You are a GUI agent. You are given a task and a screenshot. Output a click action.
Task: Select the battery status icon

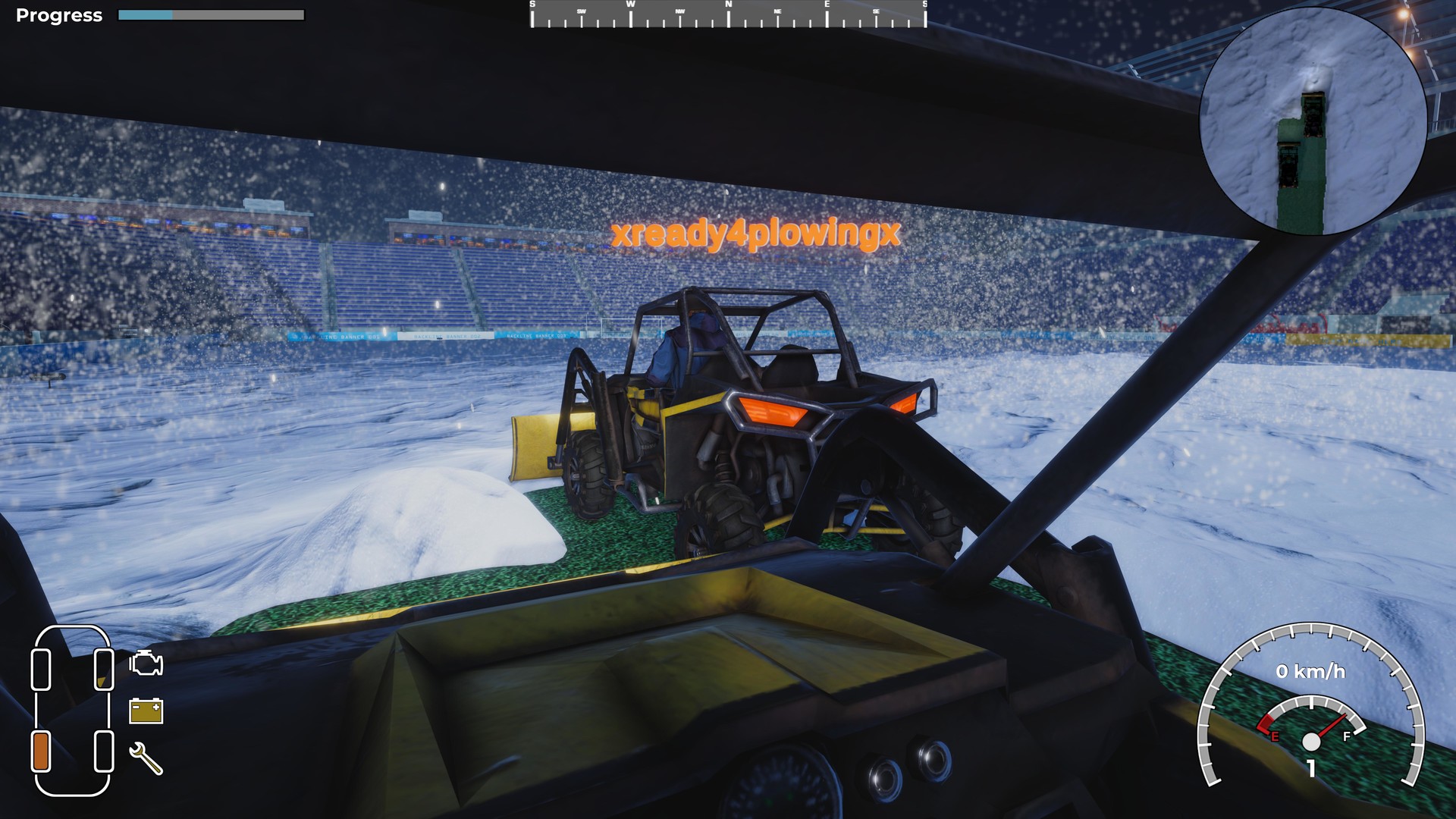point(146,711)
